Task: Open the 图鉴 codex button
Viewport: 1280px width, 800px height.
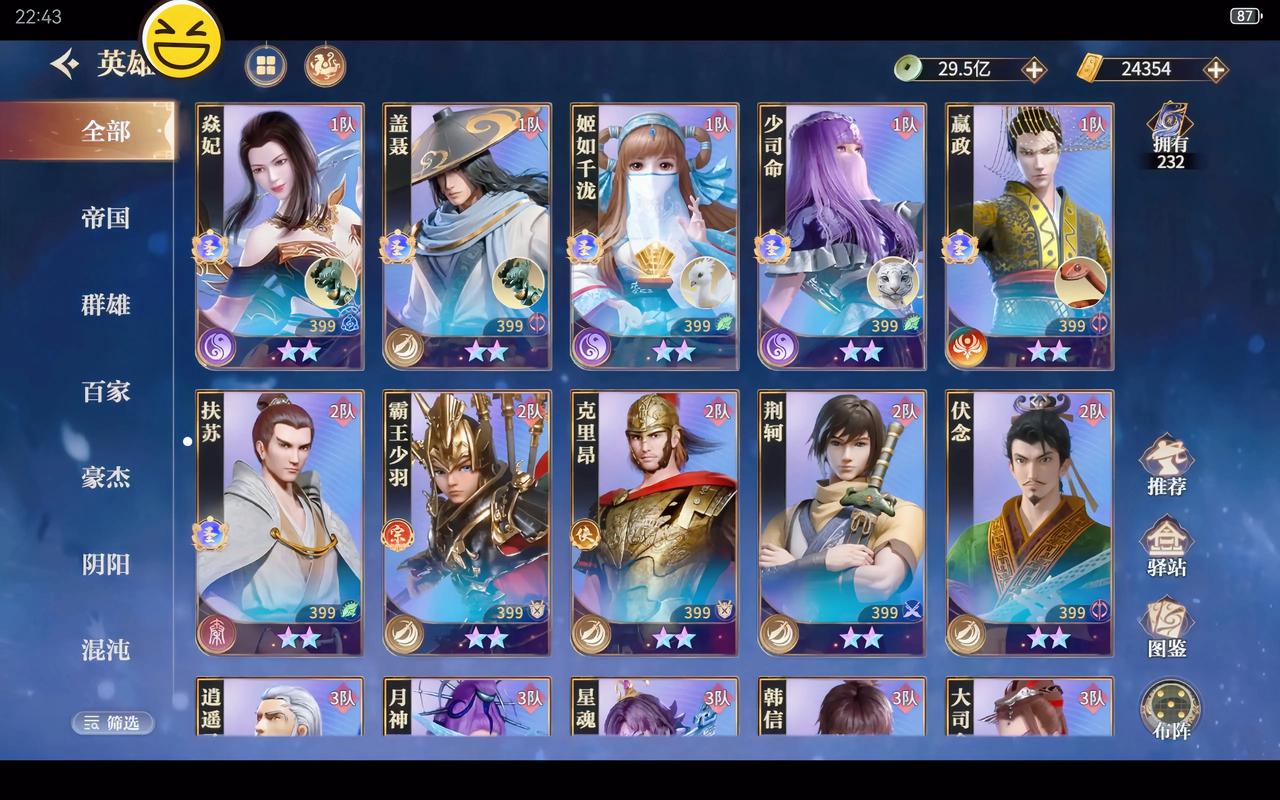Action: coord(1167,628)
